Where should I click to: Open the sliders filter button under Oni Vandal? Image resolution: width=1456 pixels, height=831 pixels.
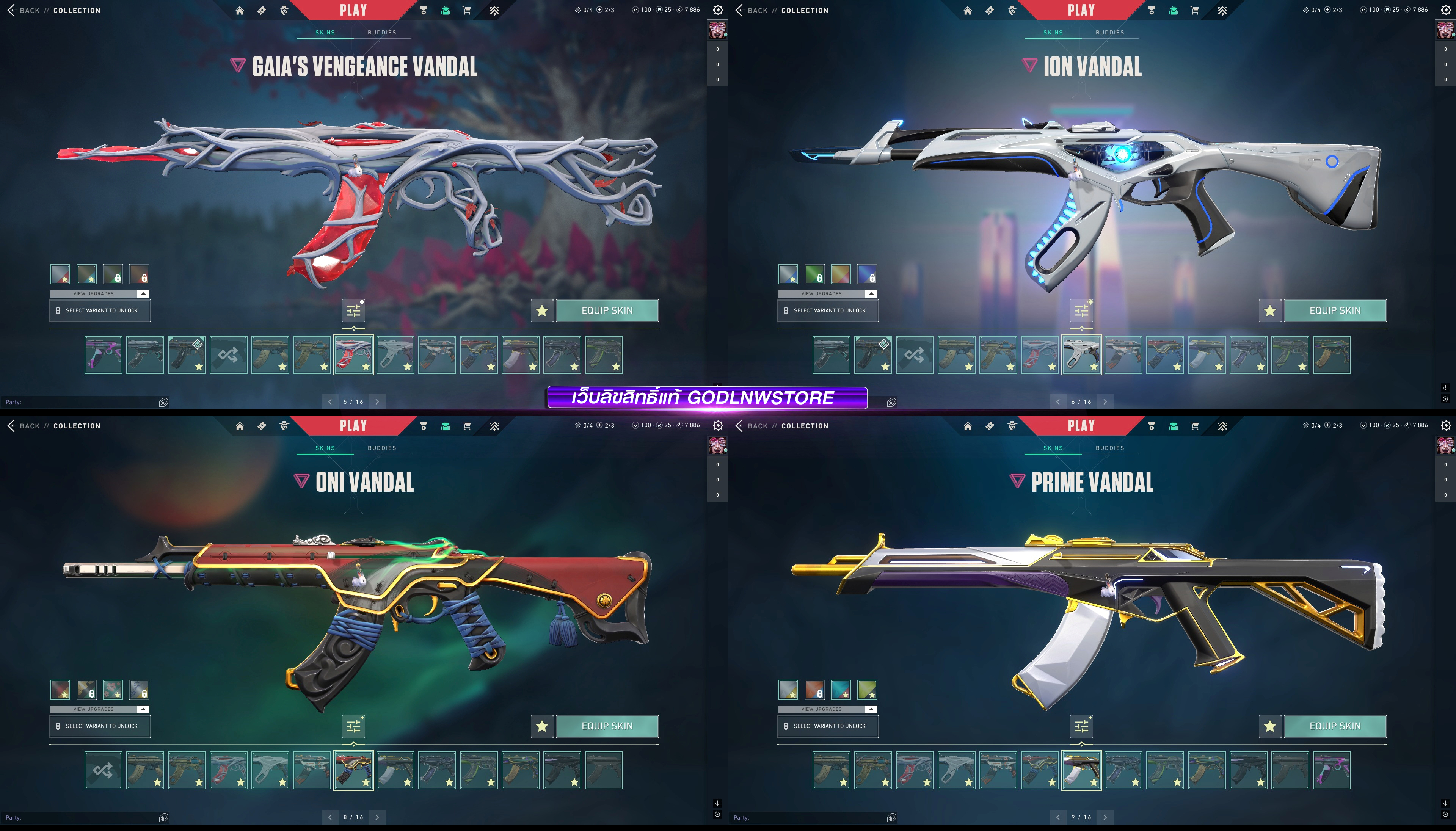353,726
